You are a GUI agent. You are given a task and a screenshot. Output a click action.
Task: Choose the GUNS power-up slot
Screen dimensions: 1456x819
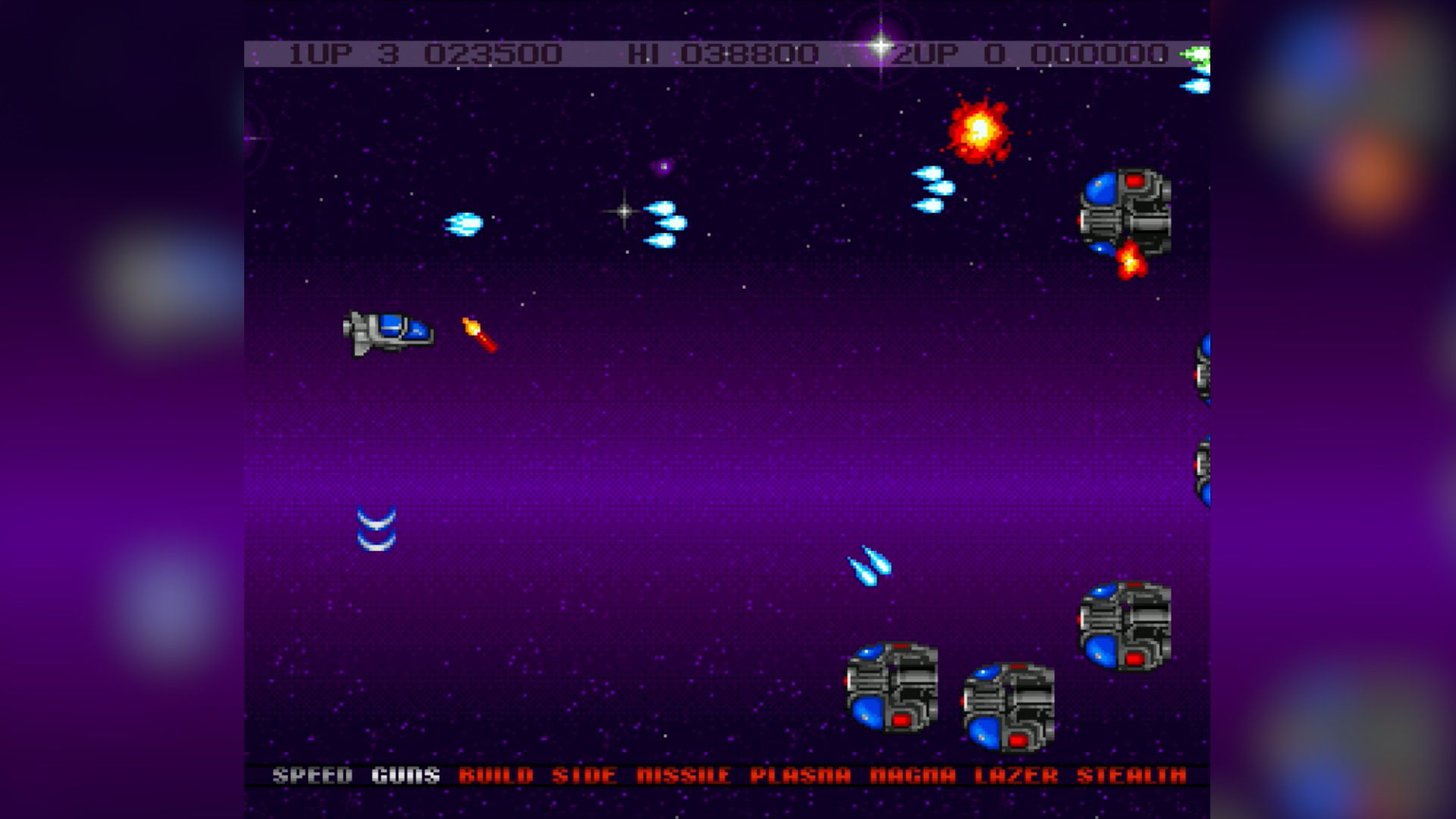[406, 775]
